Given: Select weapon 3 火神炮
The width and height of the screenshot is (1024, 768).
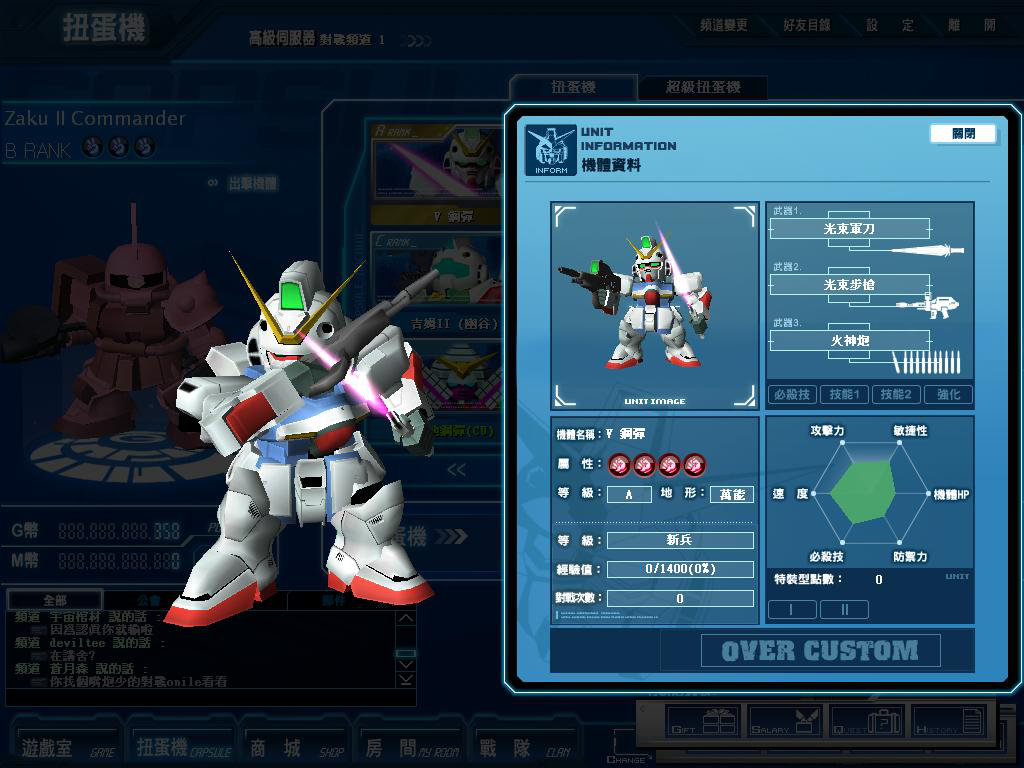Looking at the screenshot, I should [x=849, y=341].
